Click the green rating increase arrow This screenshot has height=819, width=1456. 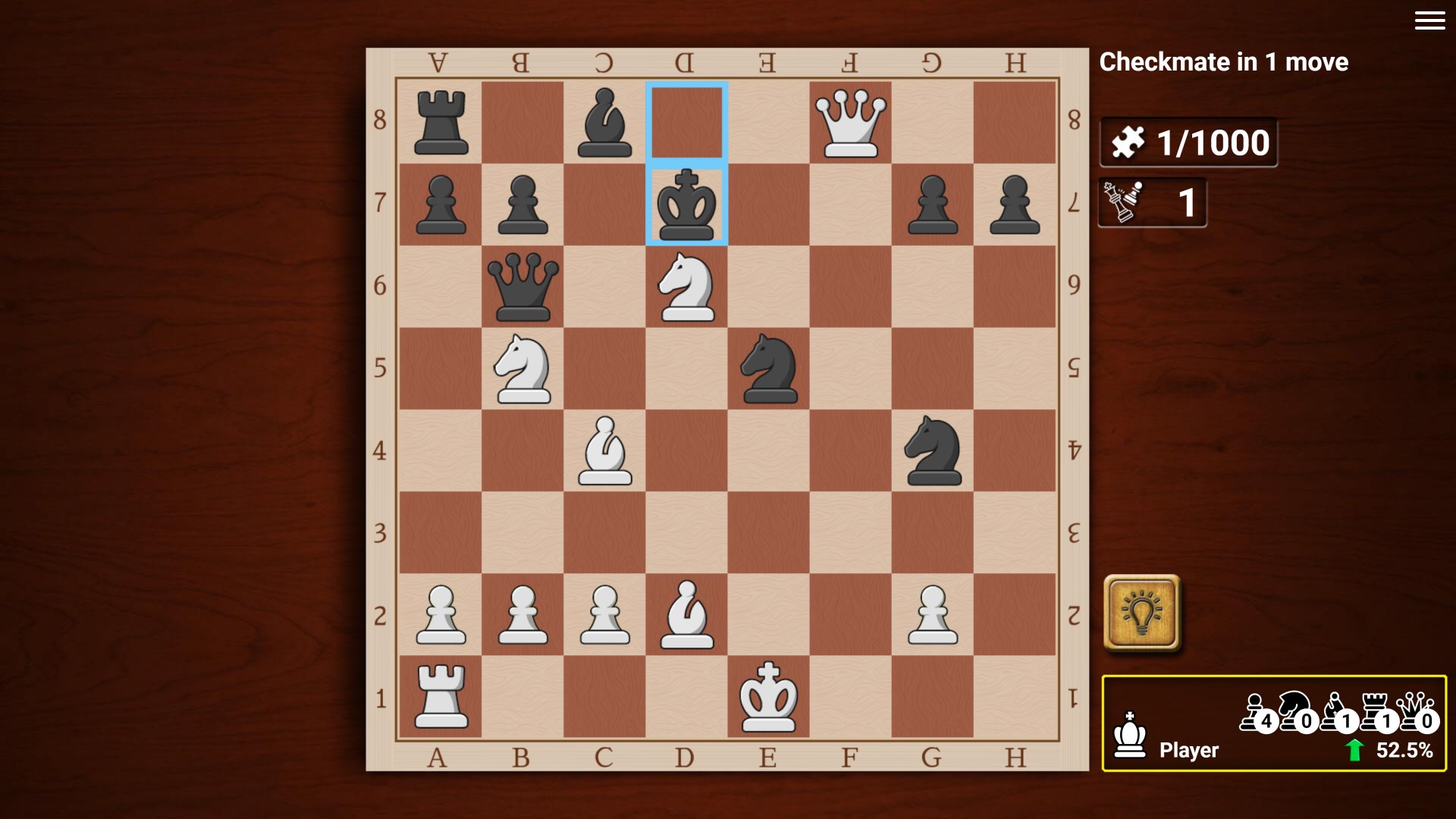click(x=1354, y=750)
